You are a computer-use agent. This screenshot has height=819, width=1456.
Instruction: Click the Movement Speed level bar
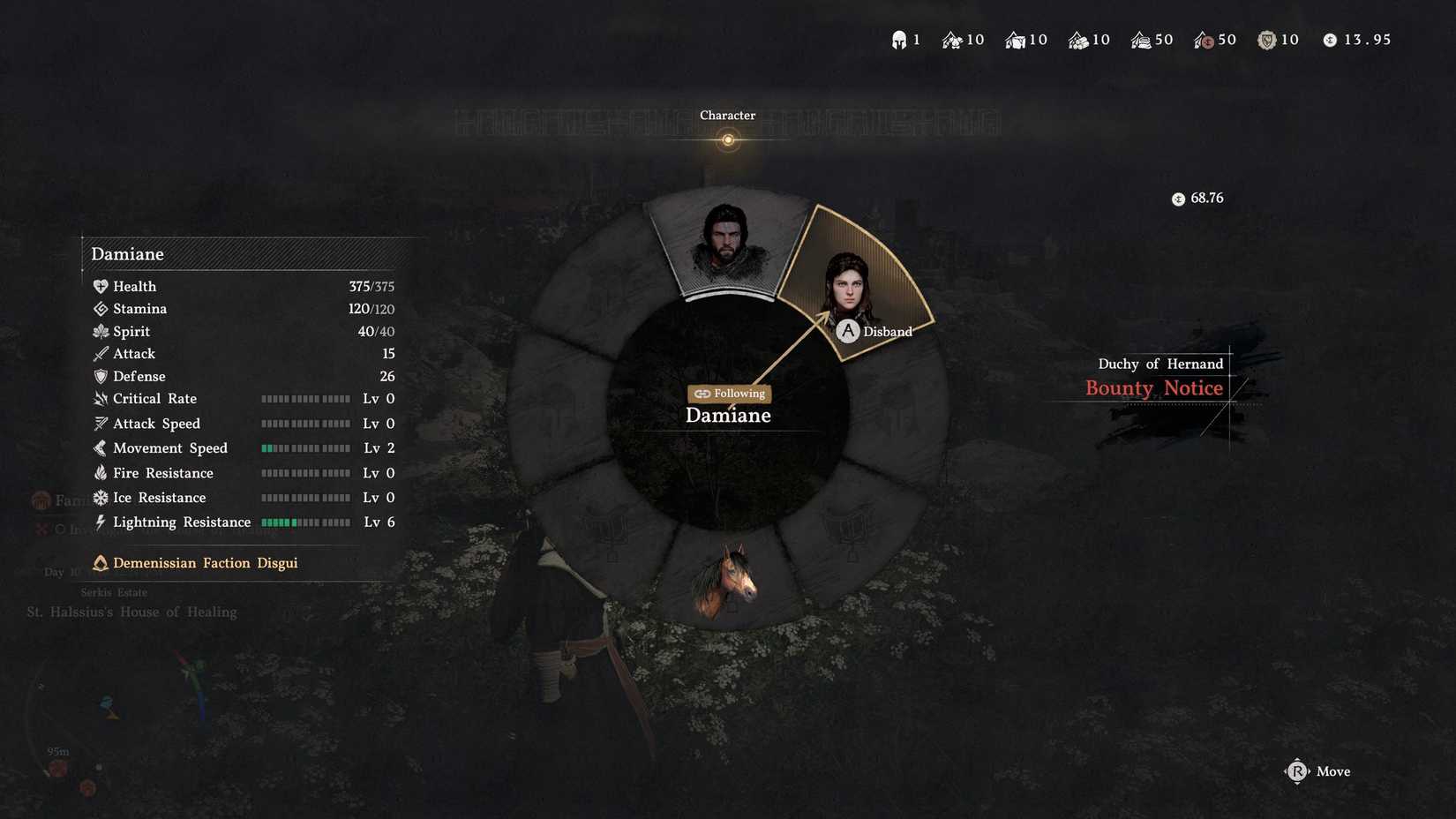click(x=305, y=447)
